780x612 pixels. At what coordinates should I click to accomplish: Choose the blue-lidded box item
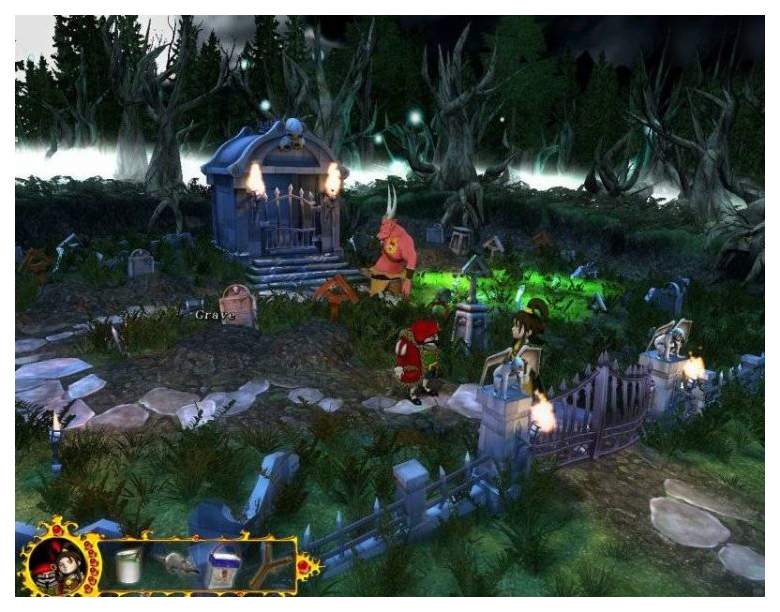point(224,569)
